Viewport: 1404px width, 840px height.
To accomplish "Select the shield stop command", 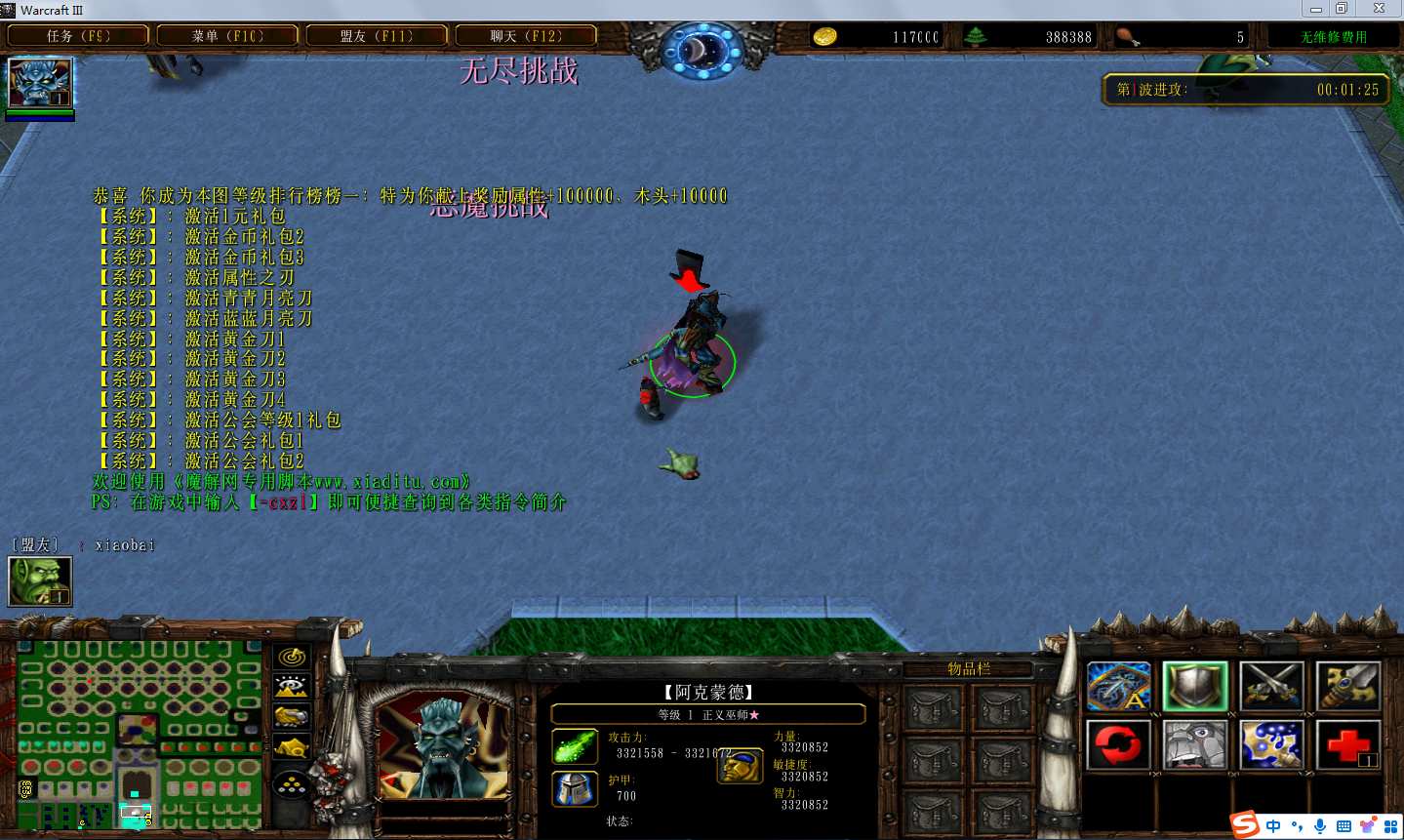I will [x=1195, y=687].
